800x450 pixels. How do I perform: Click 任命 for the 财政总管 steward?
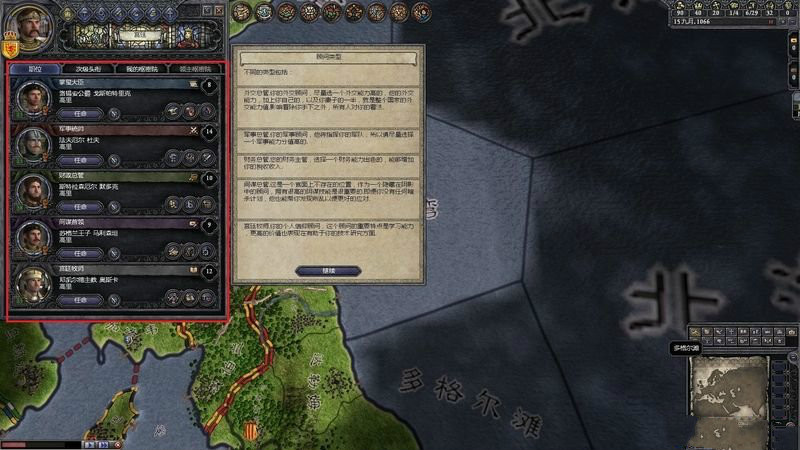(x=84, y=206)
